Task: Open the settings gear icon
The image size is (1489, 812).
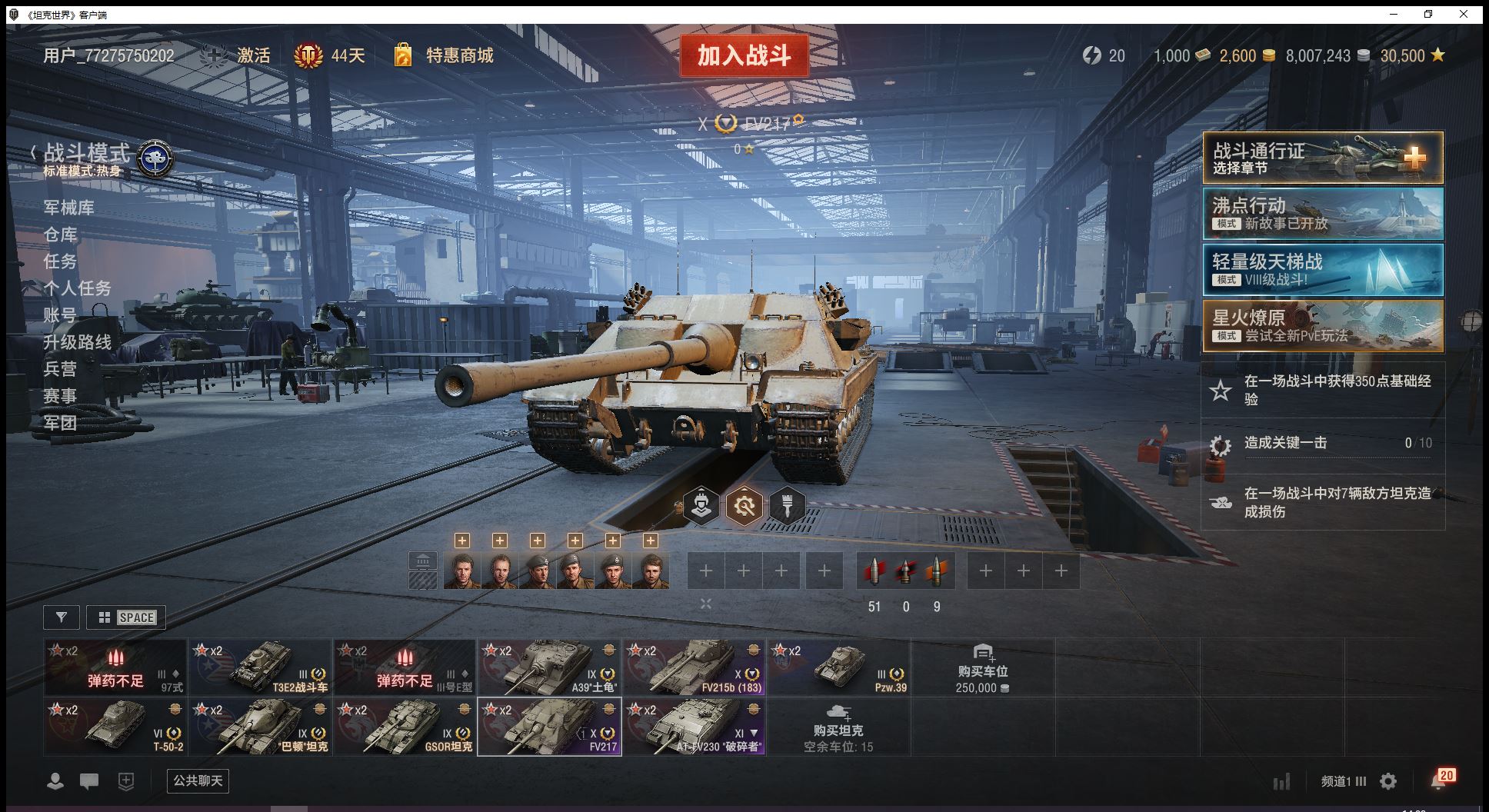Action: tap(1388, 782)
